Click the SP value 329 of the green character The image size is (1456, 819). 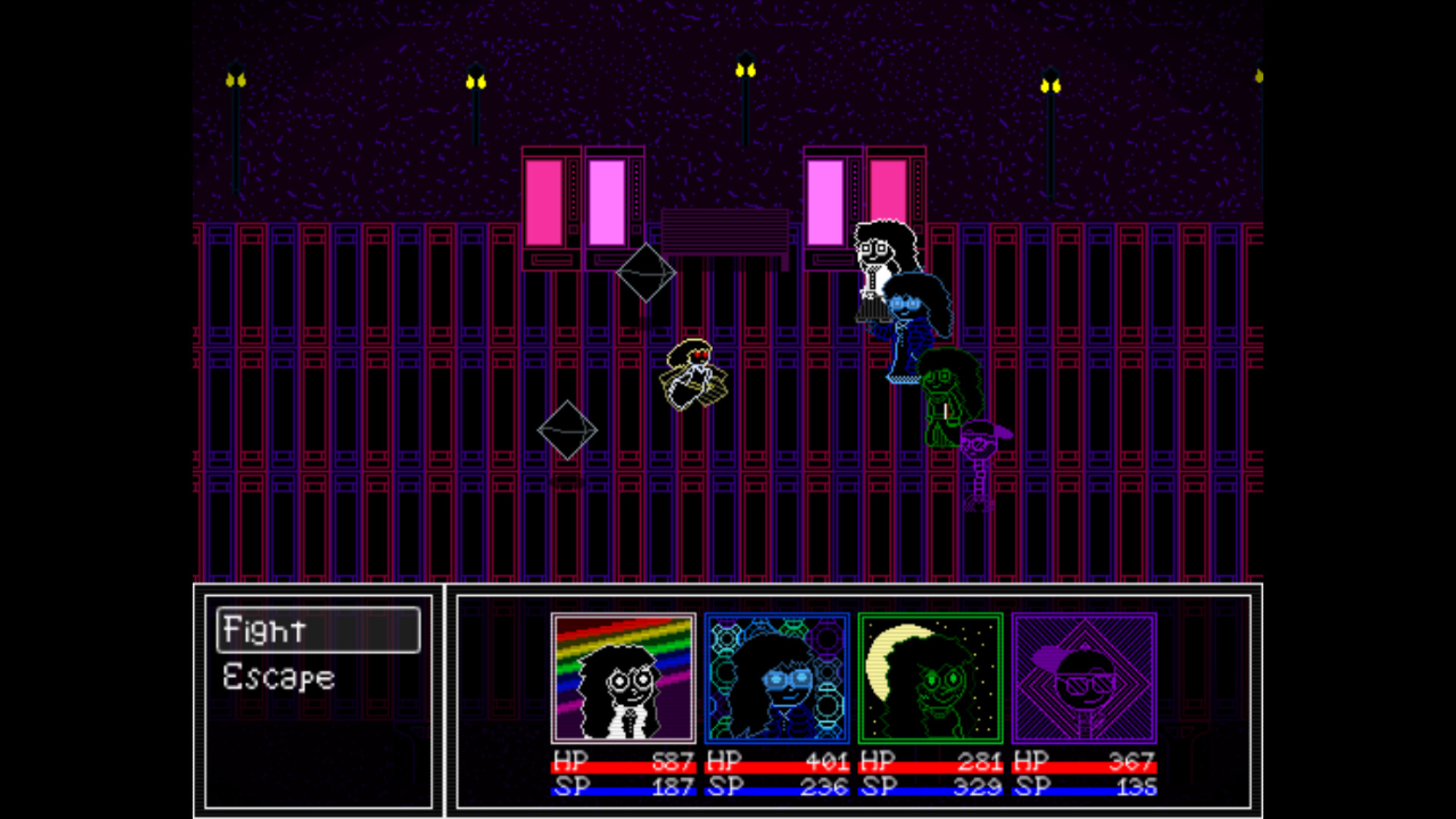(x=978, y=786)
